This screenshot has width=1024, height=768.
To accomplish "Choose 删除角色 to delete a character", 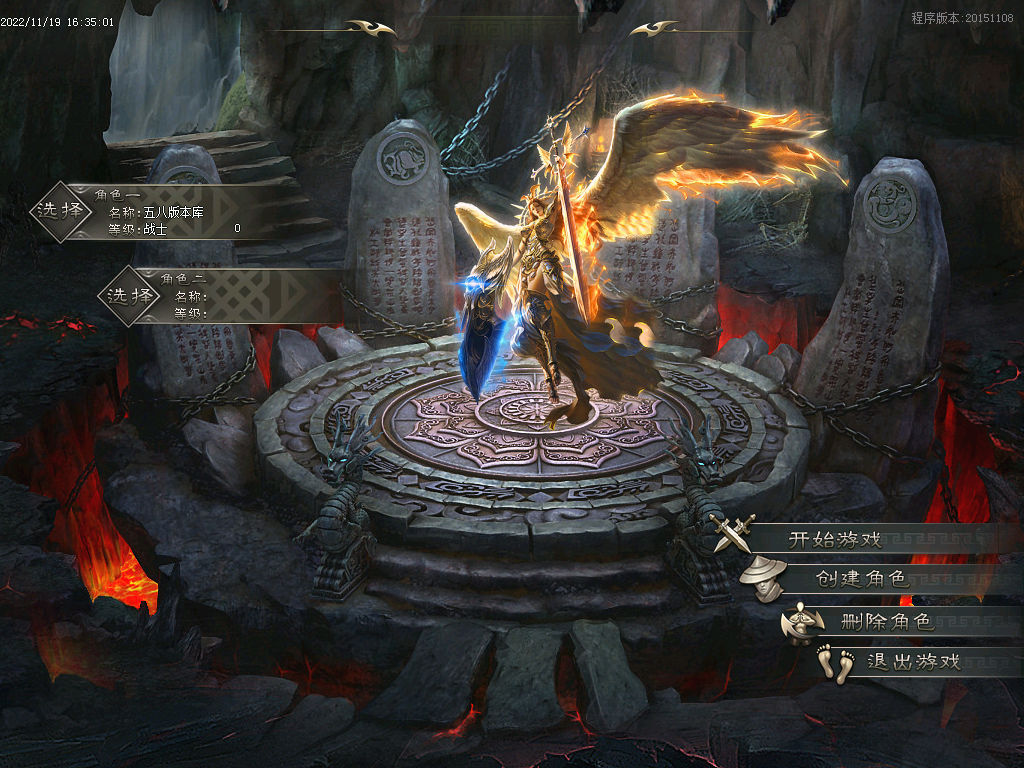I will pyautogui.click(x=886, y=621).
